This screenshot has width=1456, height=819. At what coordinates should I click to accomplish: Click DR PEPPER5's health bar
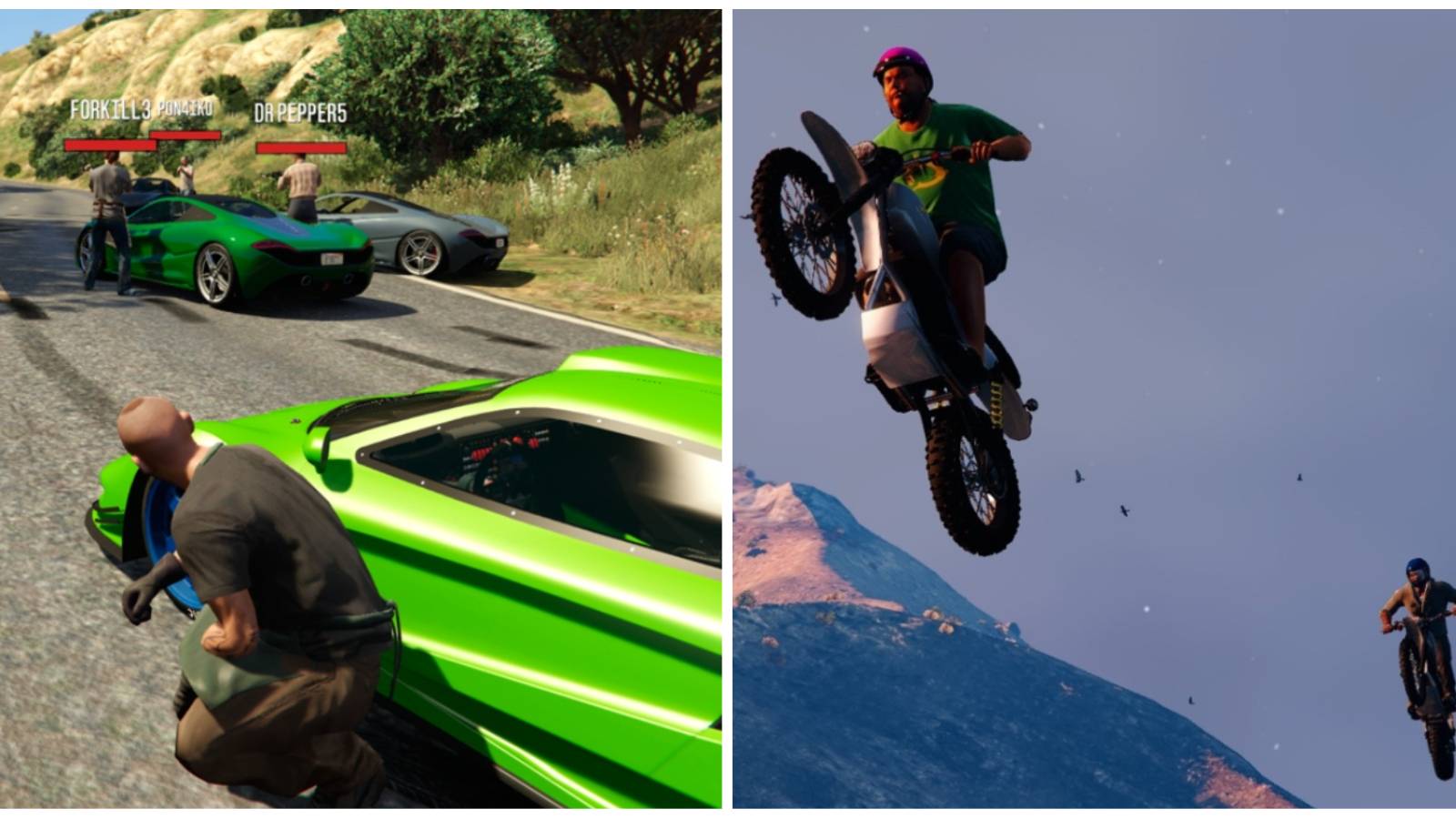pos(300,146)
